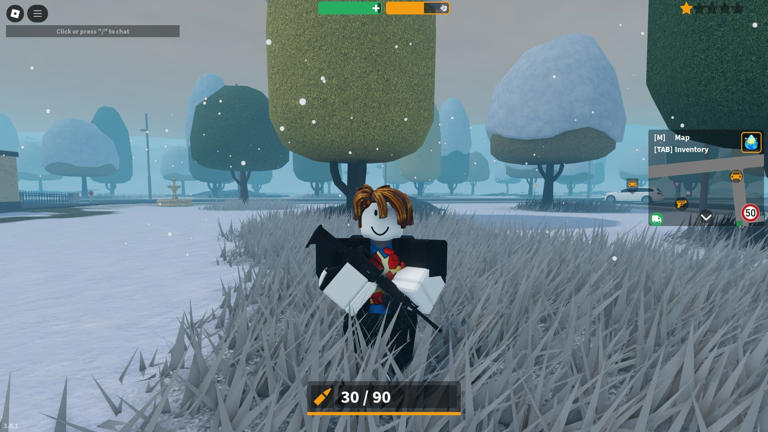This screenshot has height=432, width=768.
Task: Select the yellow taxi marker on the minimap
Action: [736, 177]
